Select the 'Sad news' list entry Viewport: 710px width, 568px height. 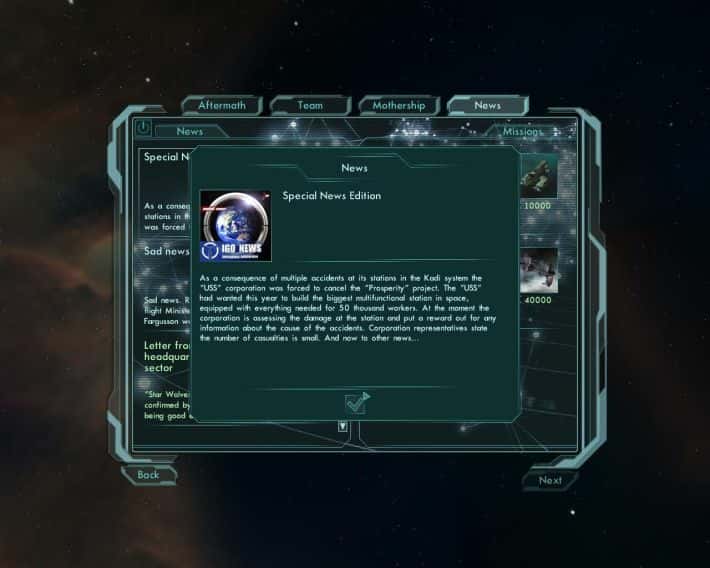(x=166, y=252)
